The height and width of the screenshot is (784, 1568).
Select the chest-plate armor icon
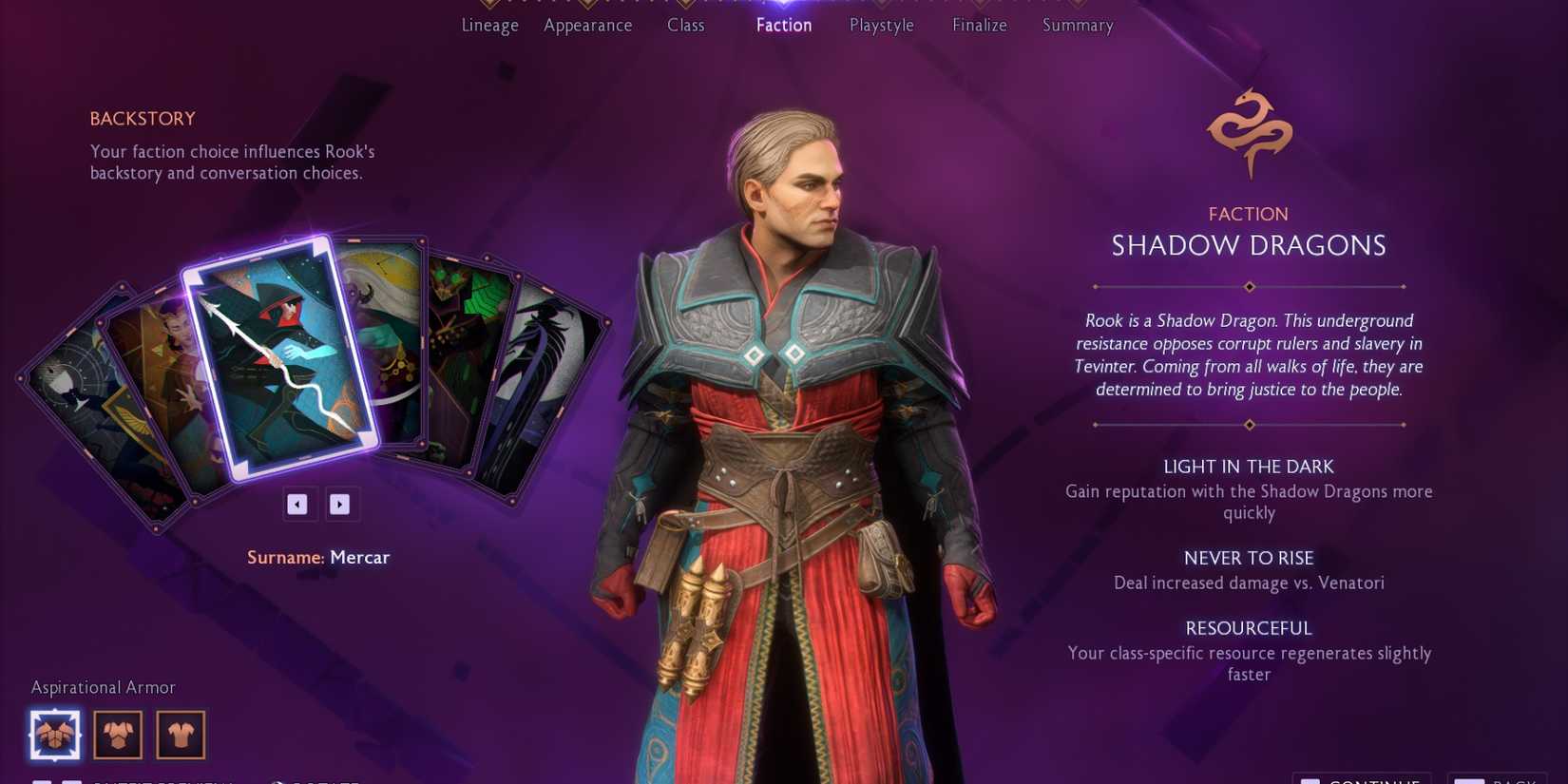(117, 734)
